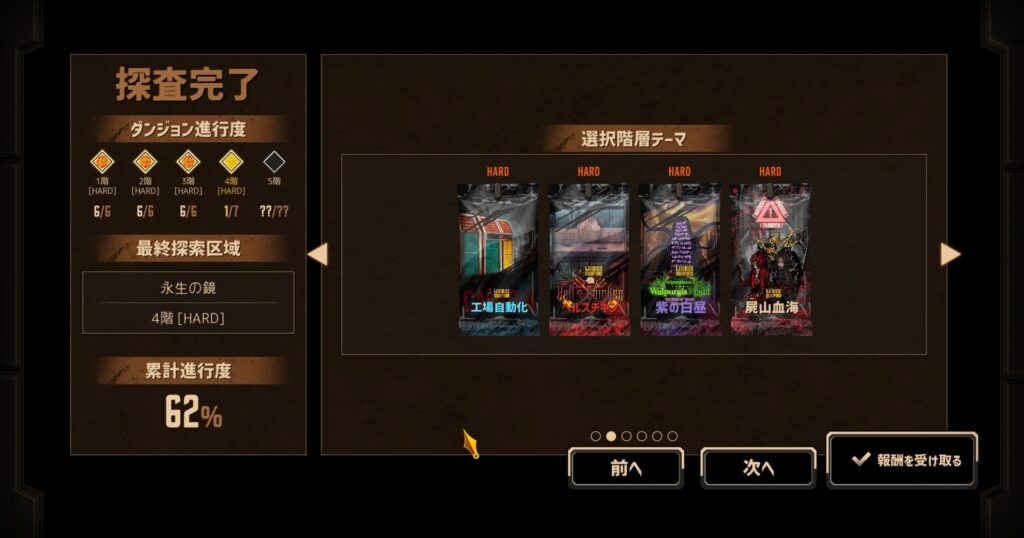This screenshot has width=1024, height=538.
Task: Select the 4階 floor progress diamond
Action: [231, 161]
